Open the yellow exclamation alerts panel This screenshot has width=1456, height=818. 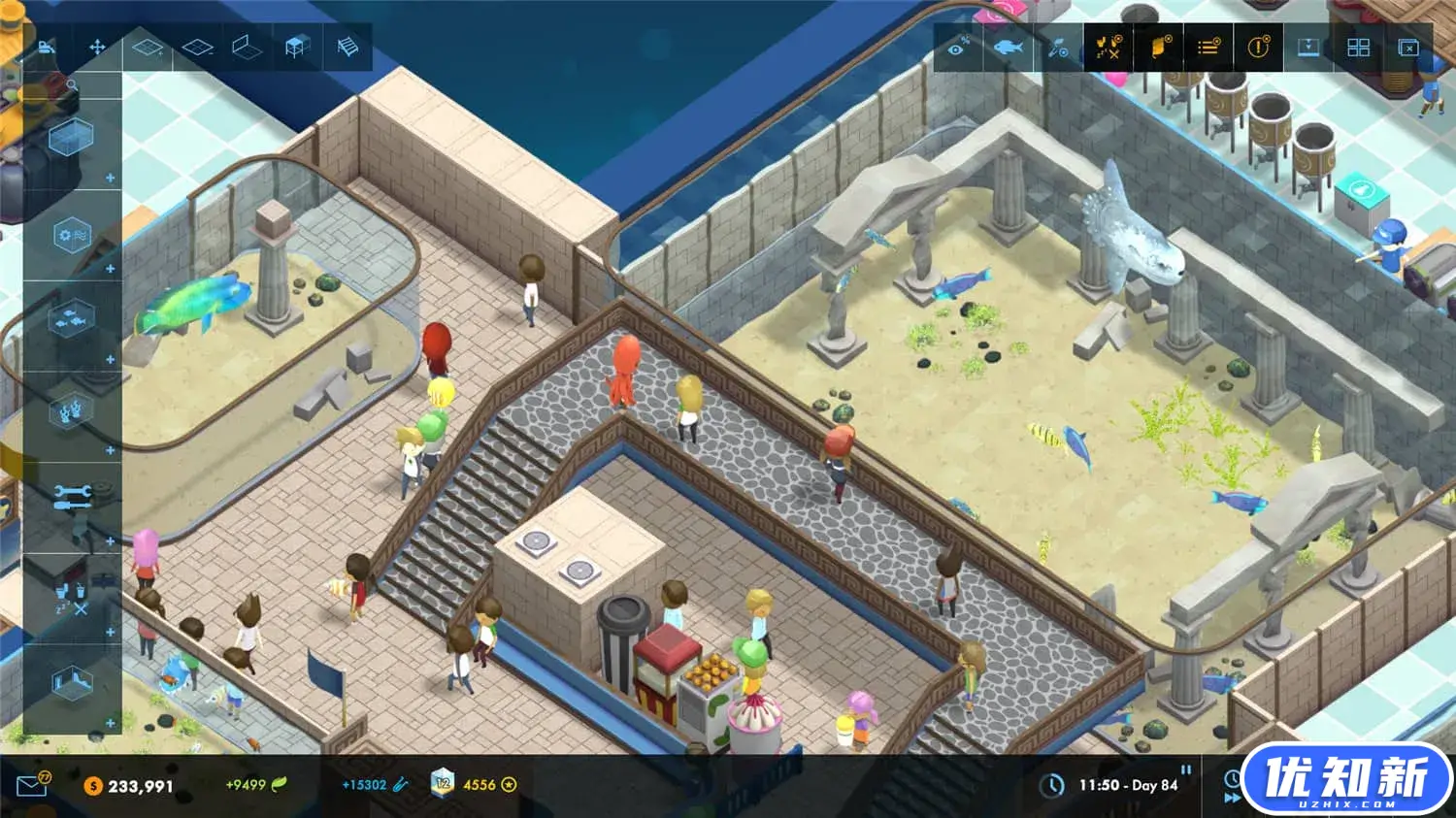[x=1258, y=48]
